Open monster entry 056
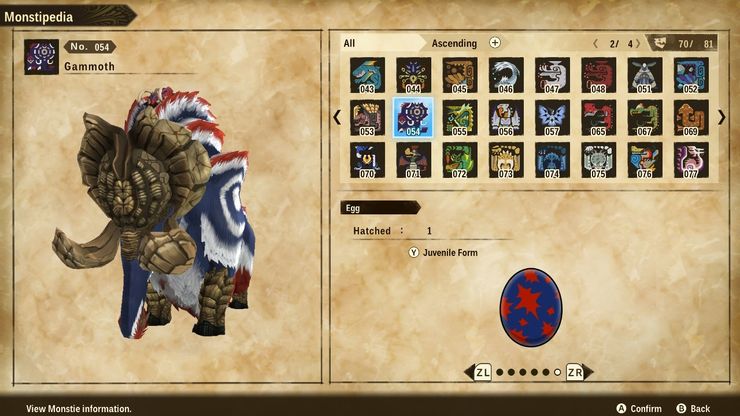The height and width of the screenshot is (416, 740). [506, 118]
